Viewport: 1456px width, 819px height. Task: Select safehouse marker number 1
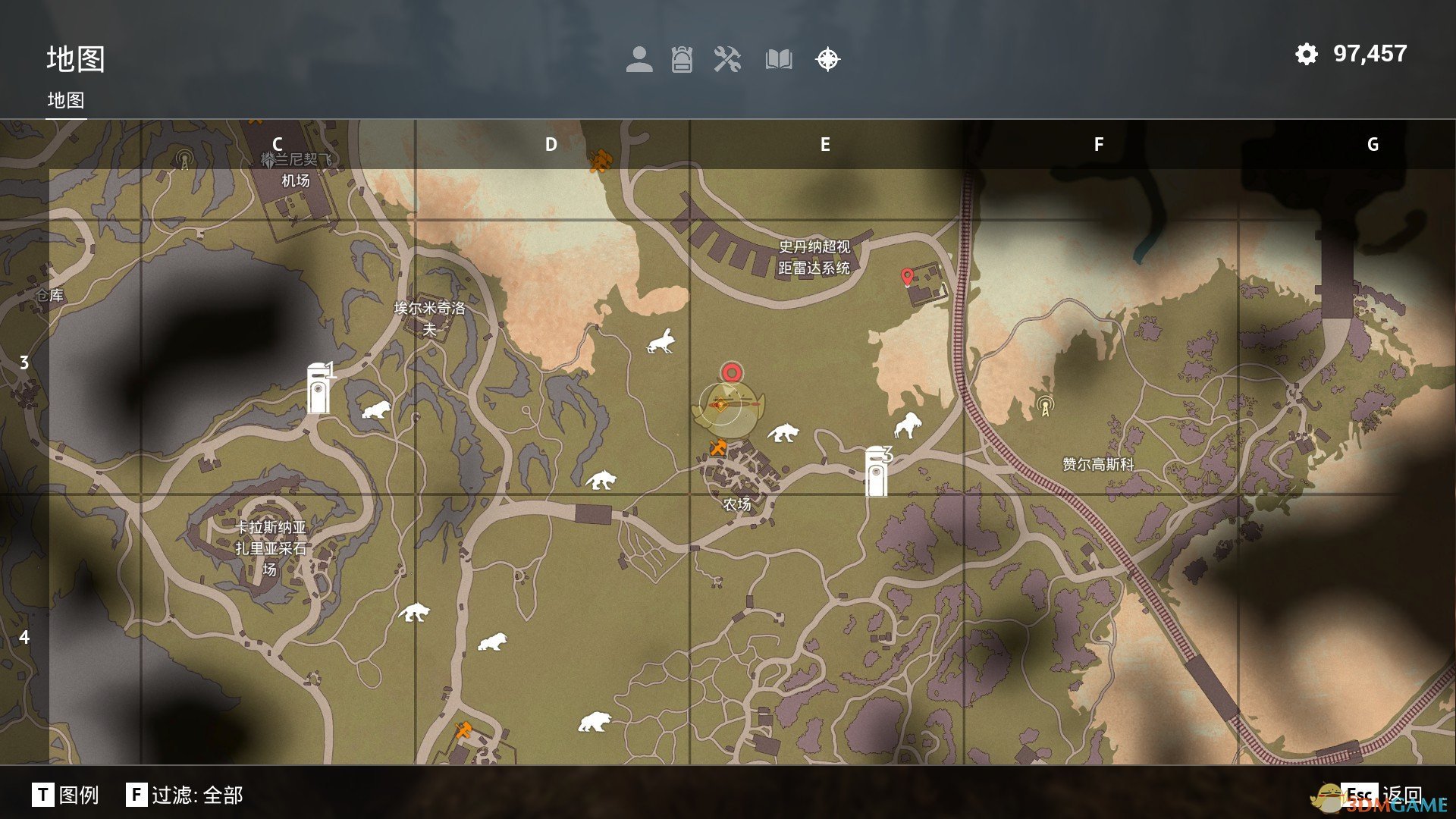(x=318, y=388)
